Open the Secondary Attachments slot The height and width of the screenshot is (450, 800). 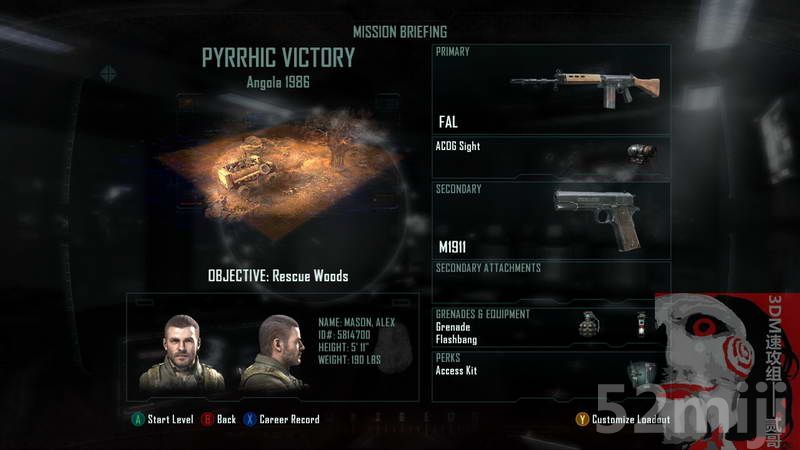pyautogui.click(x=551, y=278)
